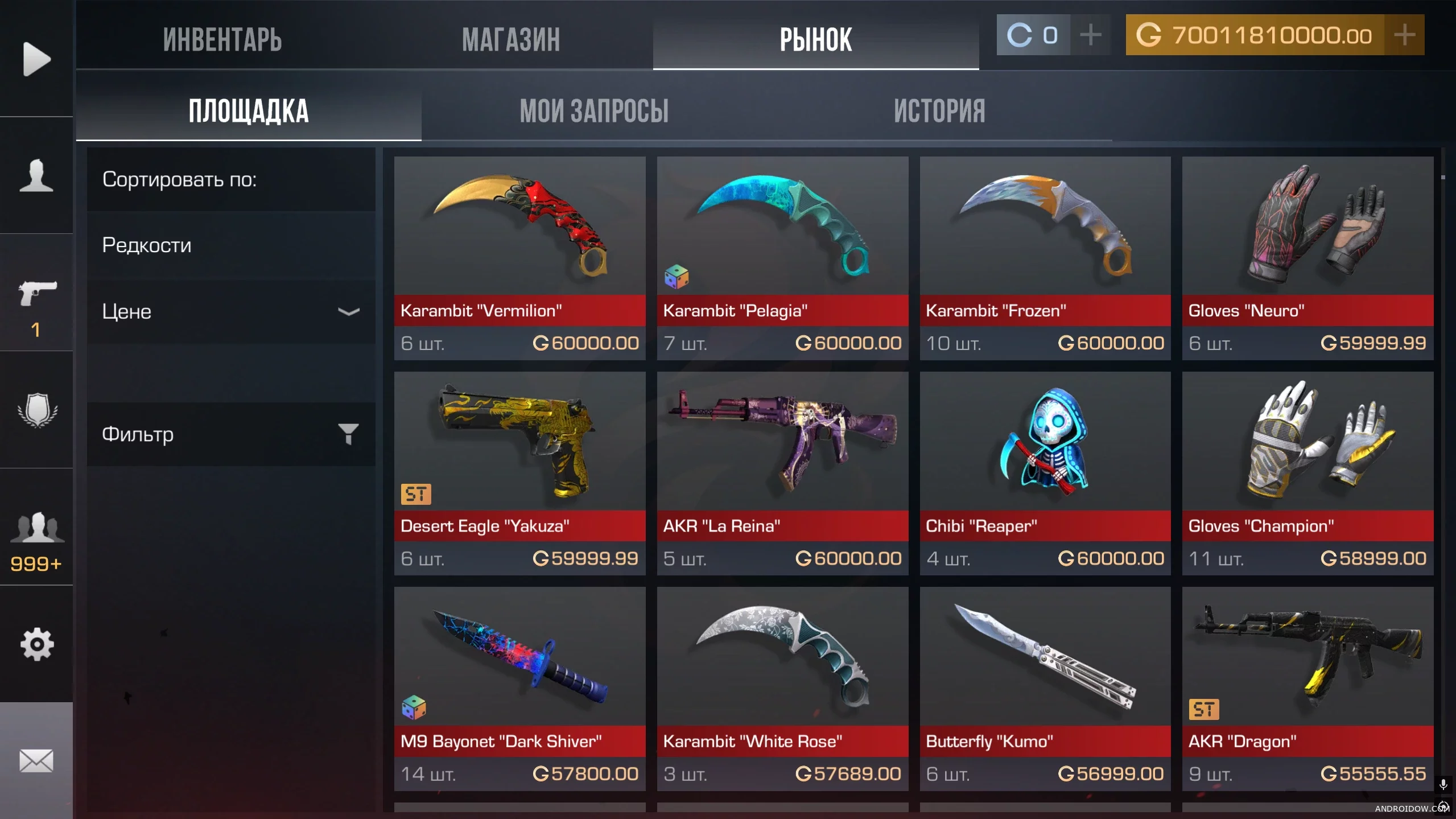Open the gear settings icon
This screenshot has height=819, width=1456.
pyautogui.click(x=36, y=644)
